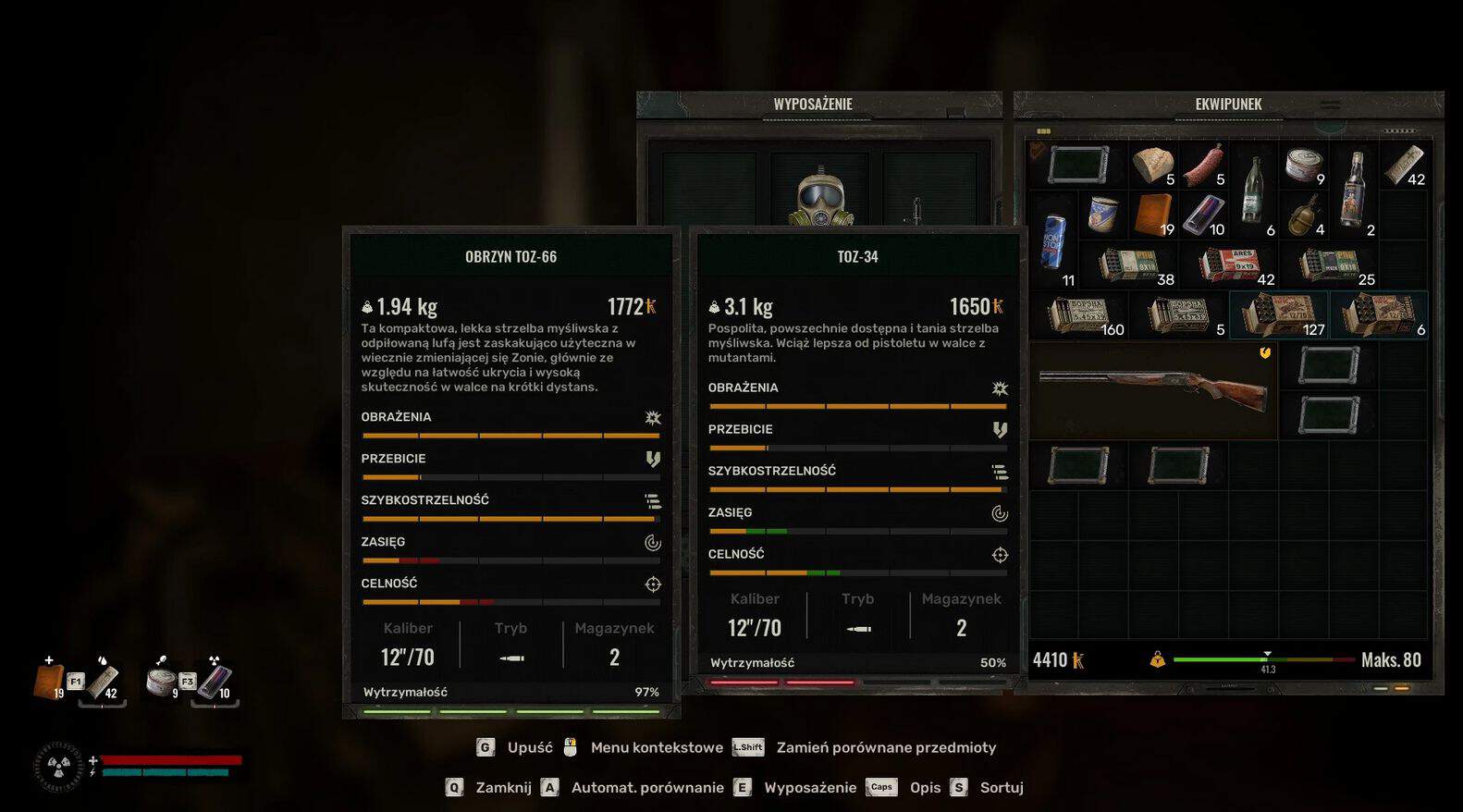Select the orange medkit stack in the inventory grid
Screen dimensions: 1463x812
(1152, 215)
